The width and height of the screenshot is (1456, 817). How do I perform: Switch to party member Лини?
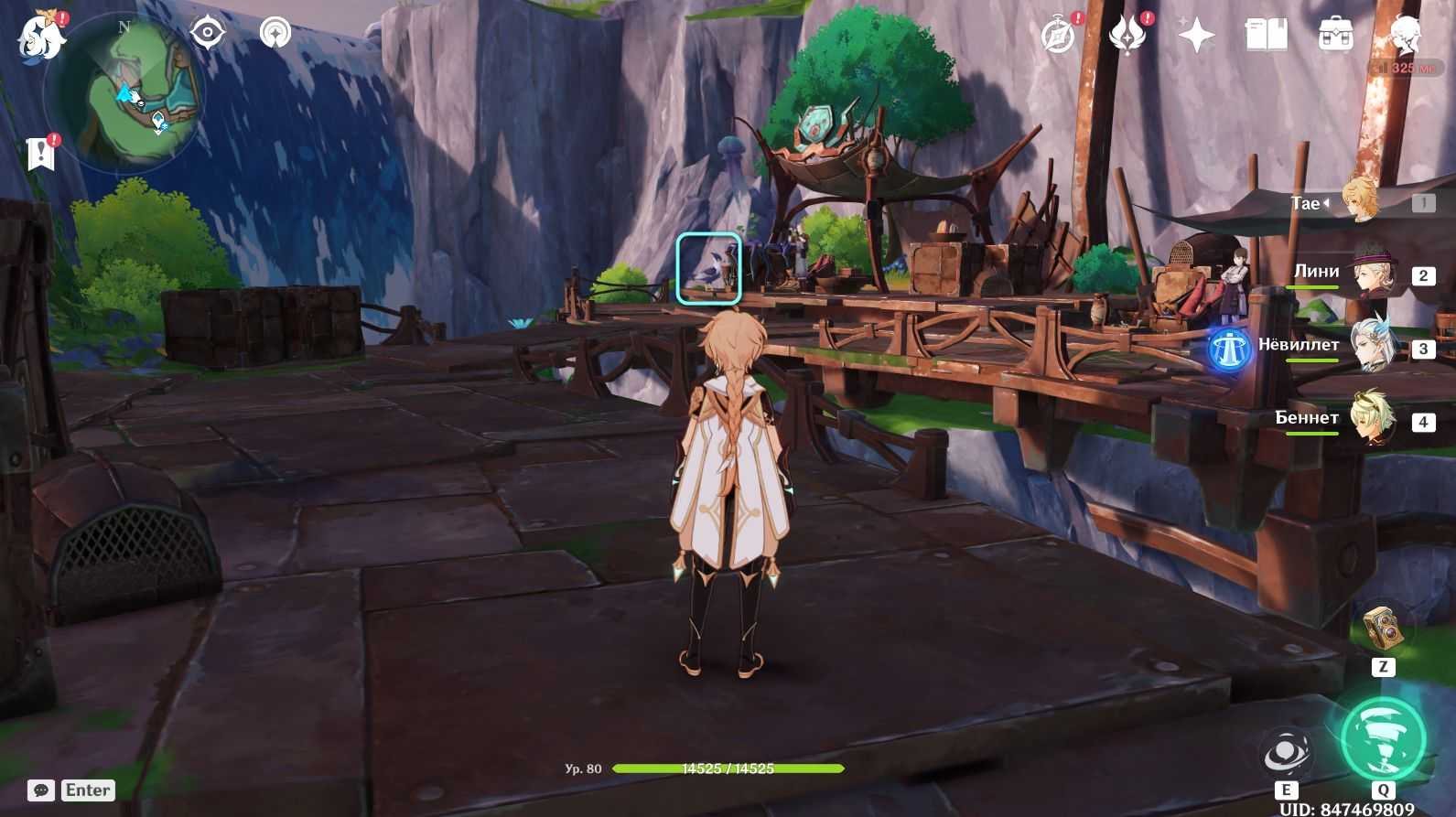(x=1368, y=274)
